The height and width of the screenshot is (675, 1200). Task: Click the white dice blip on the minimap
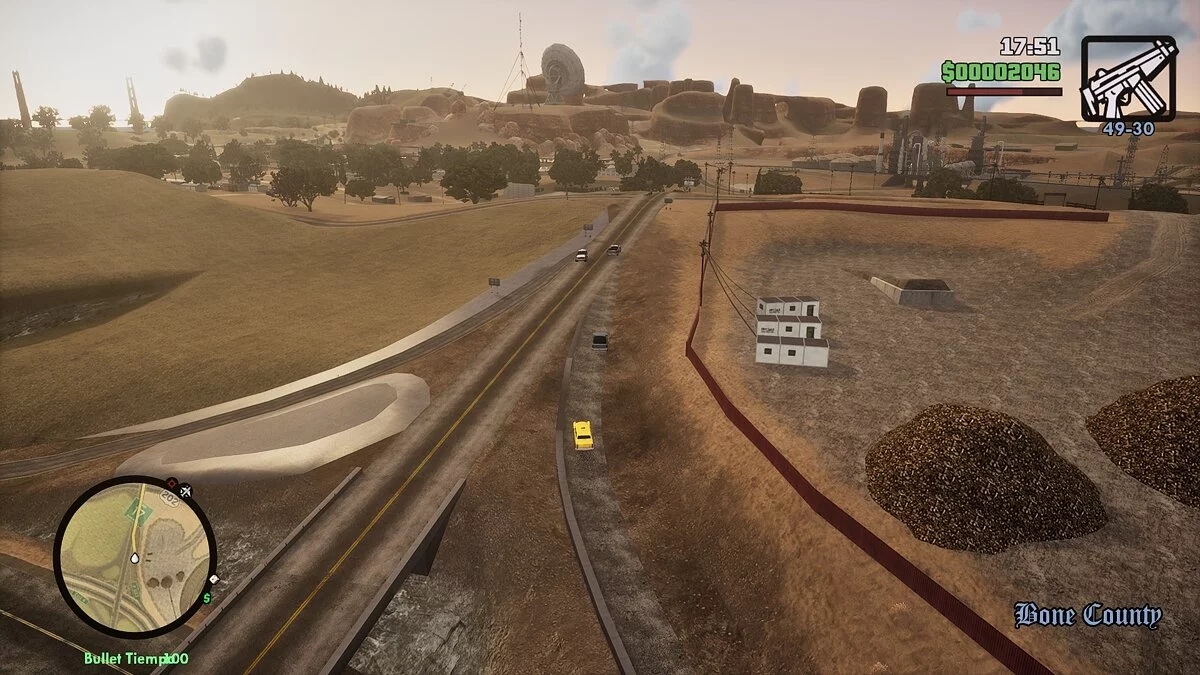click(213, 579)
